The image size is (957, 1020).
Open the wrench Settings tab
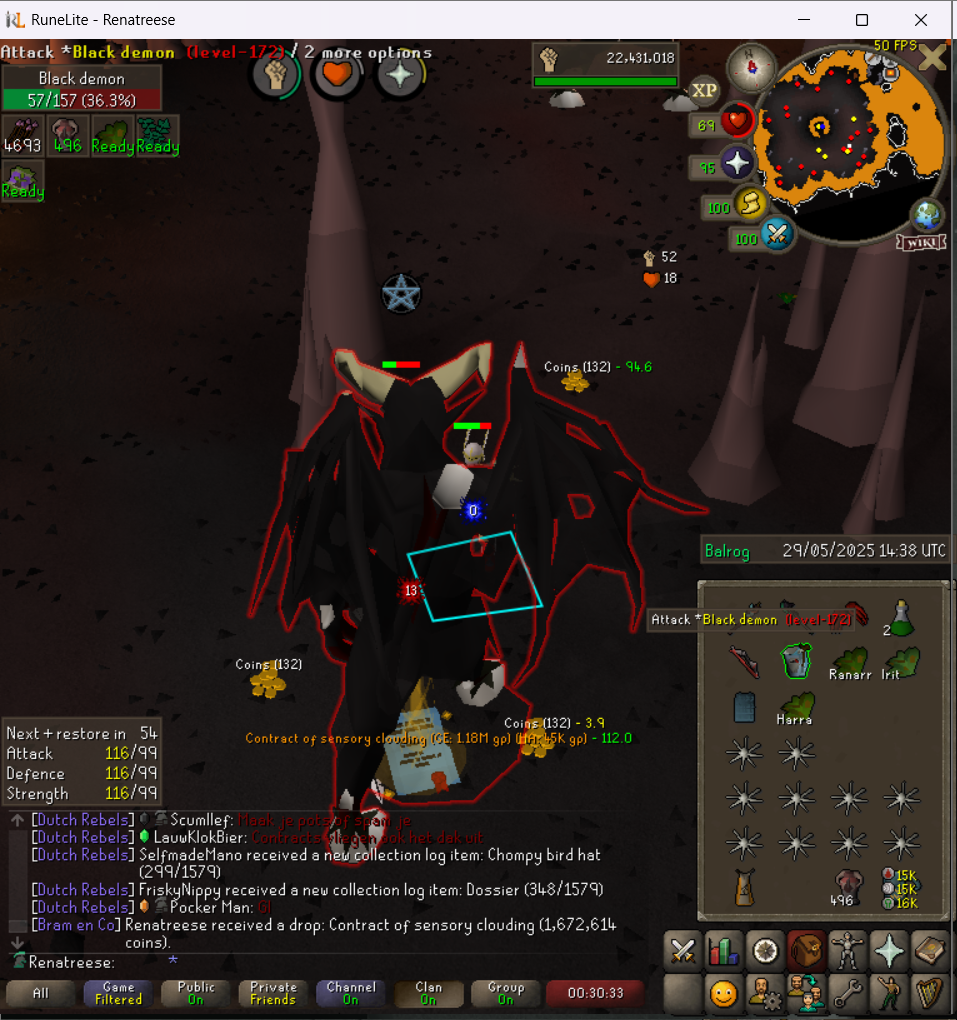coord(849,994)
